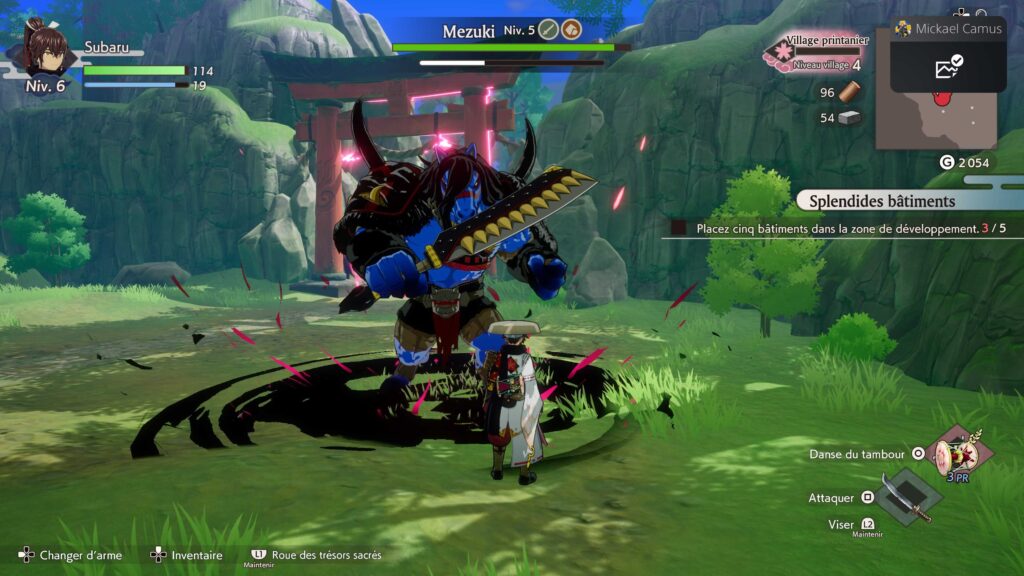
Task: Click Subaru's character portrait
Action: point(44,51)
